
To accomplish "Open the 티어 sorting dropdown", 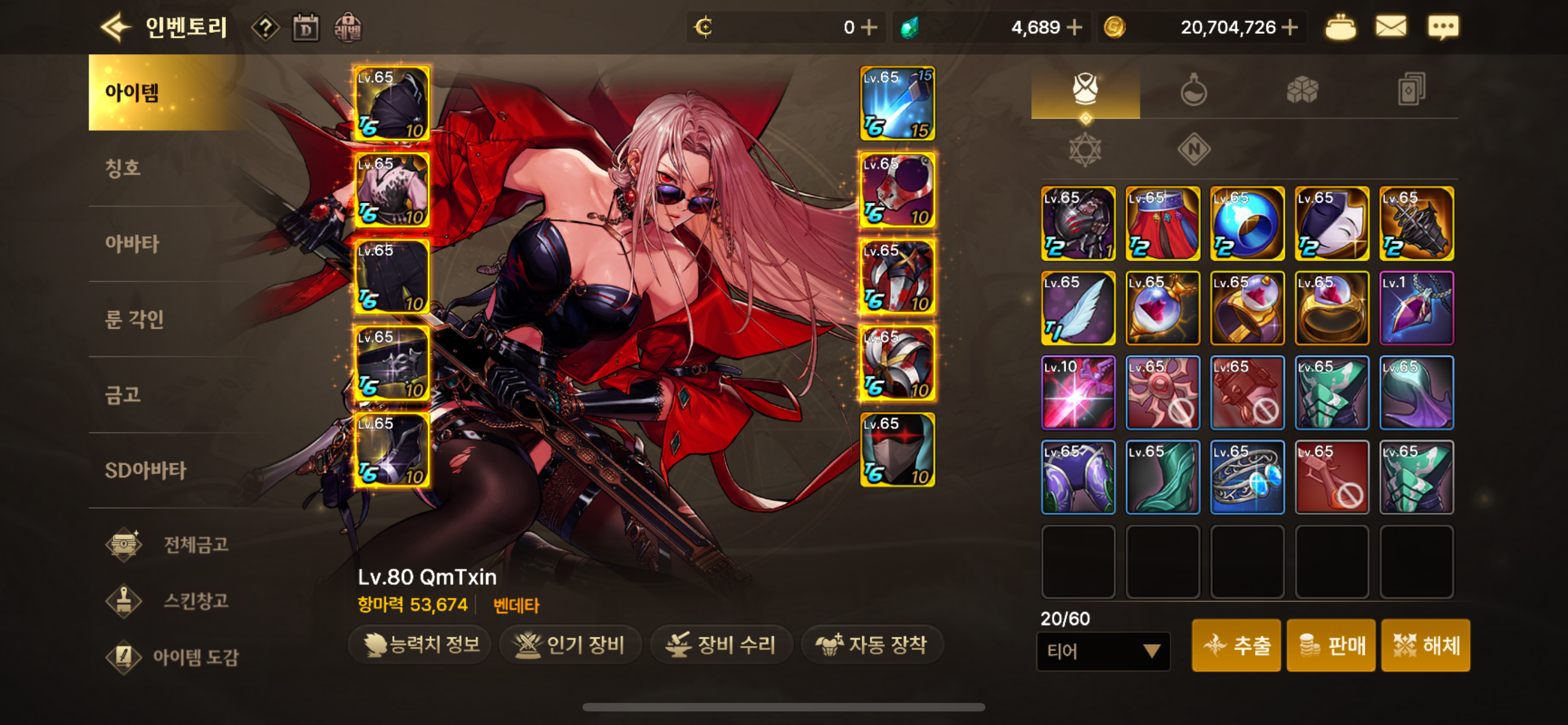I will (x=1103, y=652).
